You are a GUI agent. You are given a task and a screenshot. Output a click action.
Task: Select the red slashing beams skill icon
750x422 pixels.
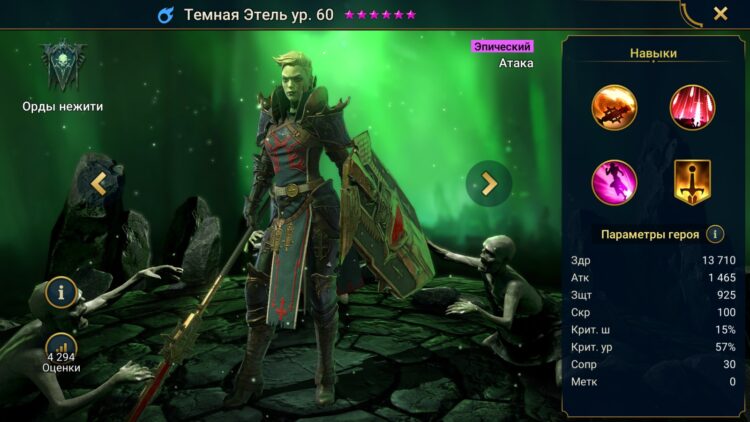pyautogui.click(x=691, y=107)
